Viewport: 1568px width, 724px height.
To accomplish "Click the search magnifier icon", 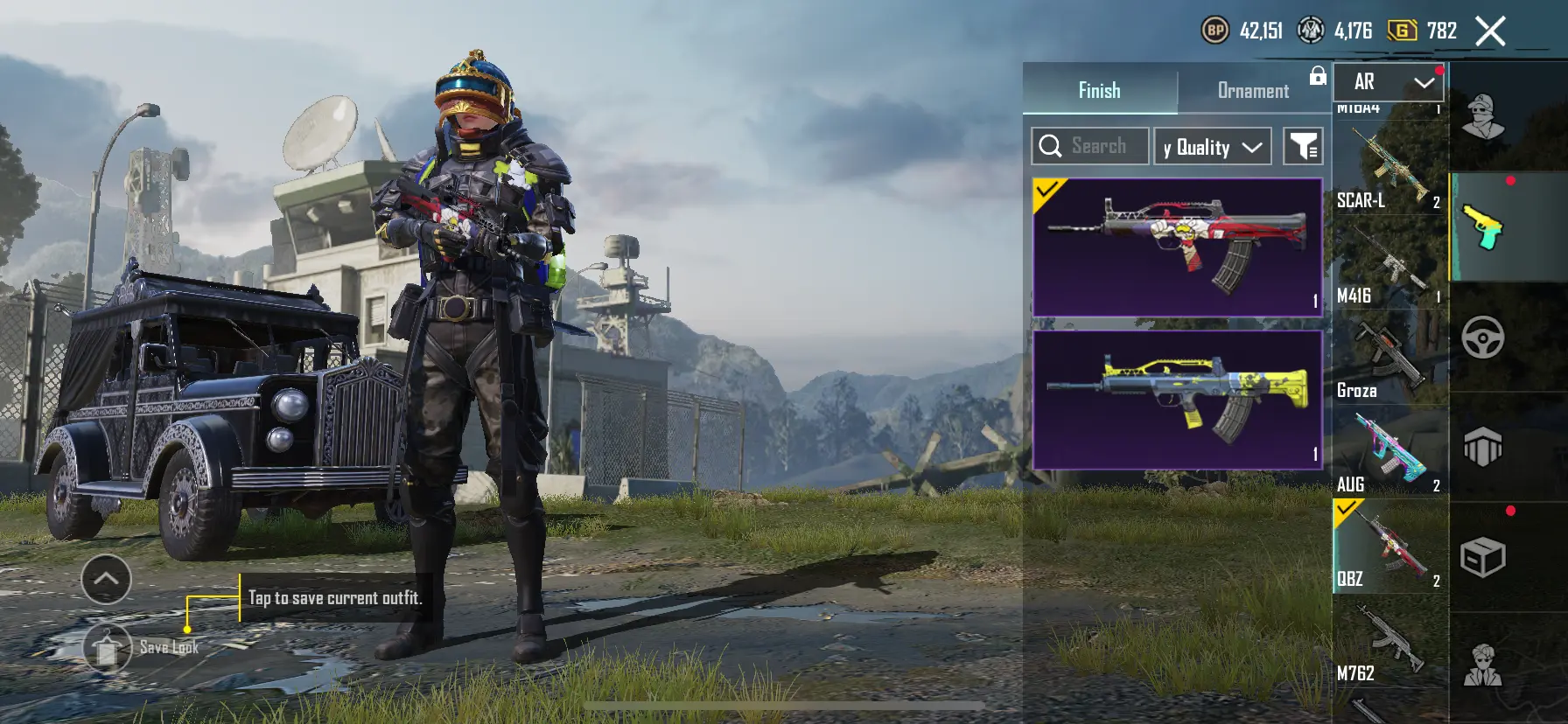I will pos(1050,145).
